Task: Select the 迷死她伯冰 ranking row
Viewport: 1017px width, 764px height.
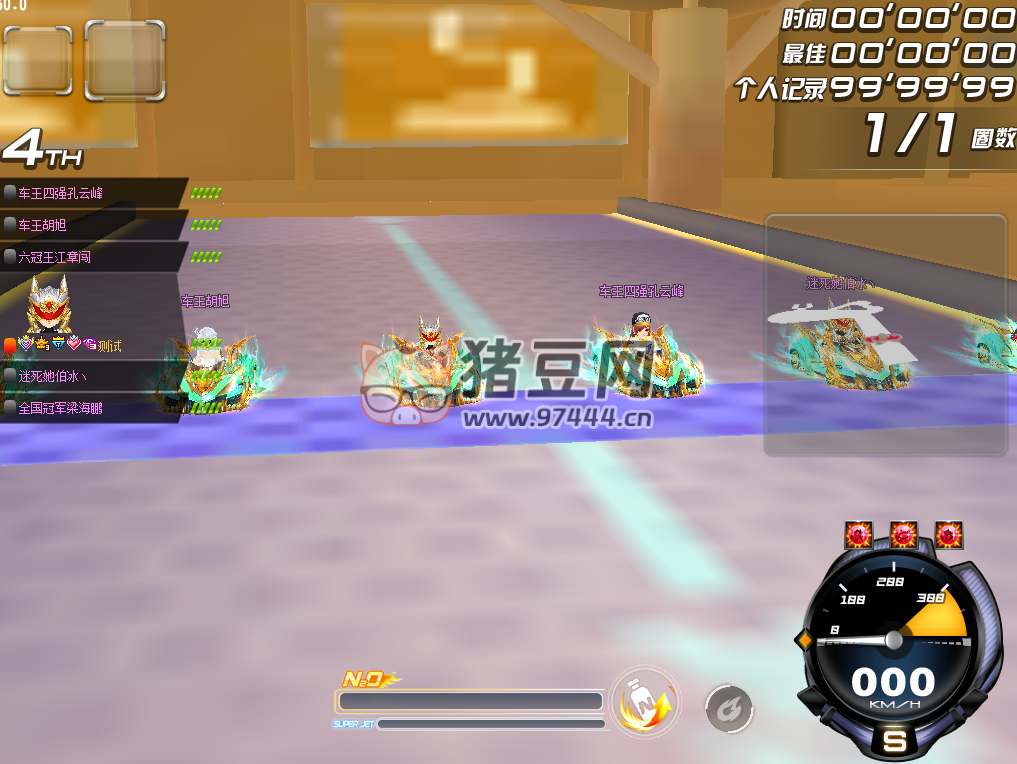Action: click(92, 376)
